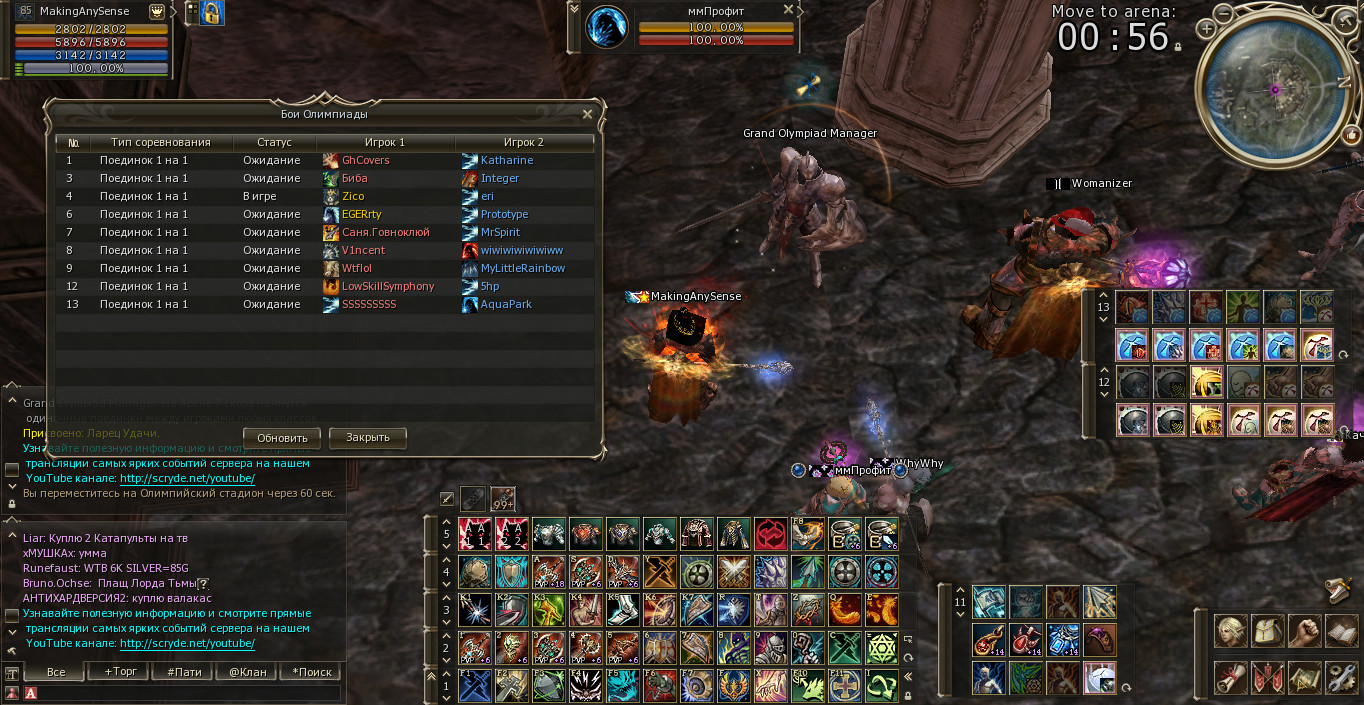Open the inventory bag icon
The height and width of the screenshot is (705, 1364).
1268,631
